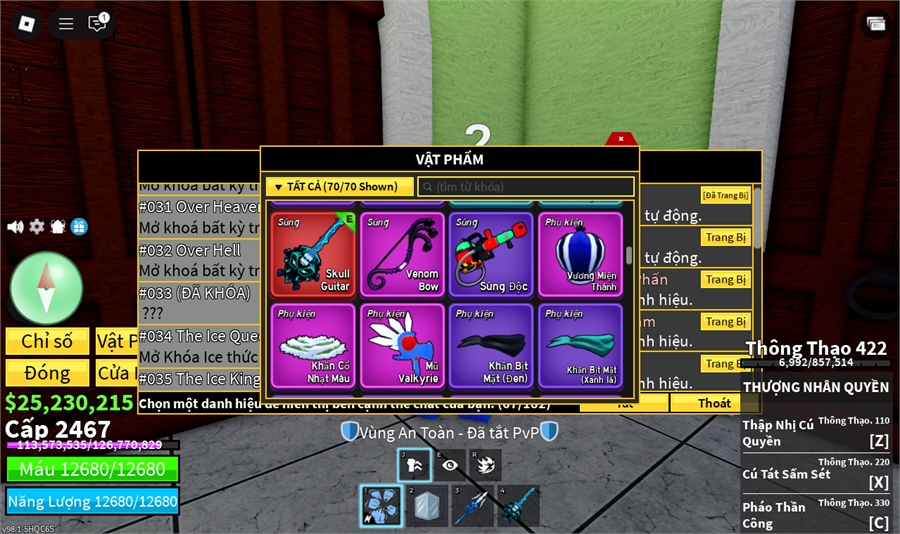Screen dimensions: 900x534
Task: Toggle the sound speaker icon
Action: [x=15, y=227]
